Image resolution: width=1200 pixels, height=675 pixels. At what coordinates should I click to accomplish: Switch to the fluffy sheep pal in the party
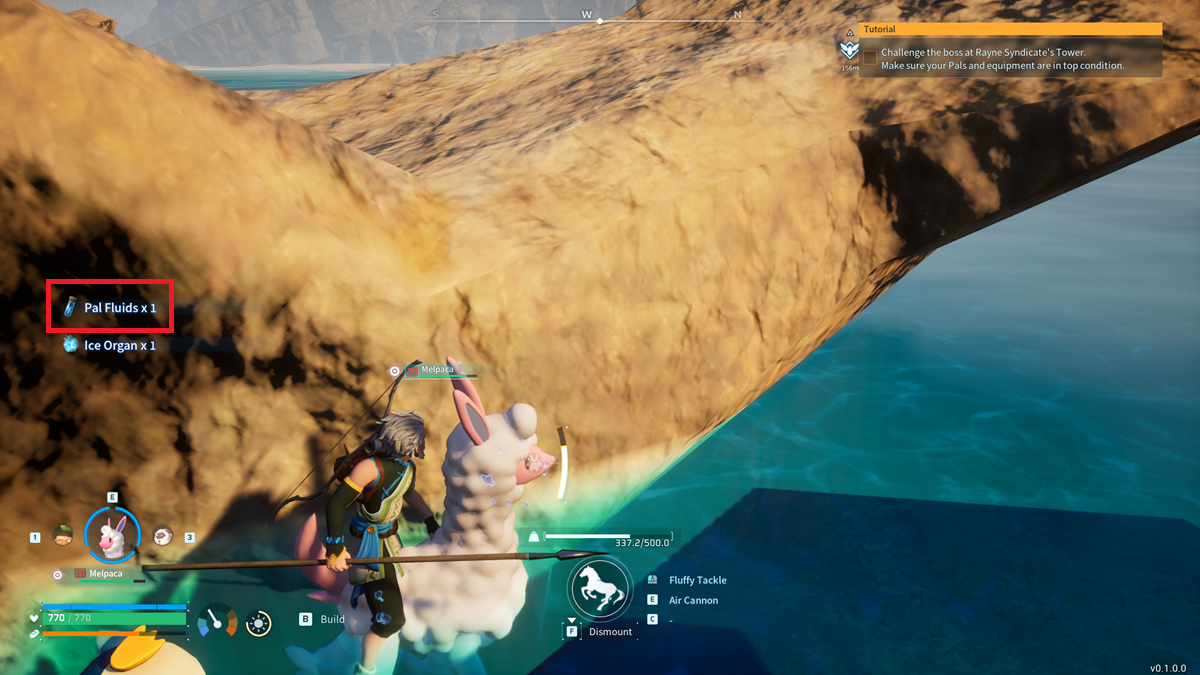pyautogui.click(x=163, y=536)
